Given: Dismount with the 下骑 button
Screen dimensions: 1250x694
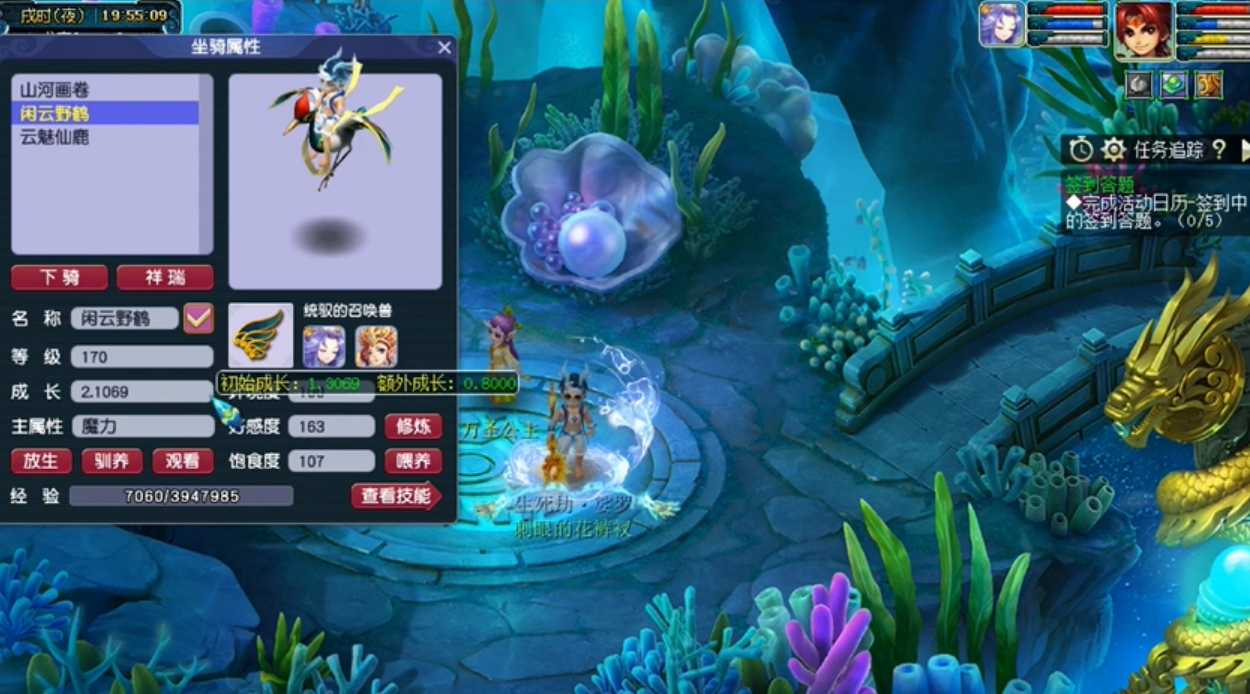Looking at the screenshot, I should (59, 278).
